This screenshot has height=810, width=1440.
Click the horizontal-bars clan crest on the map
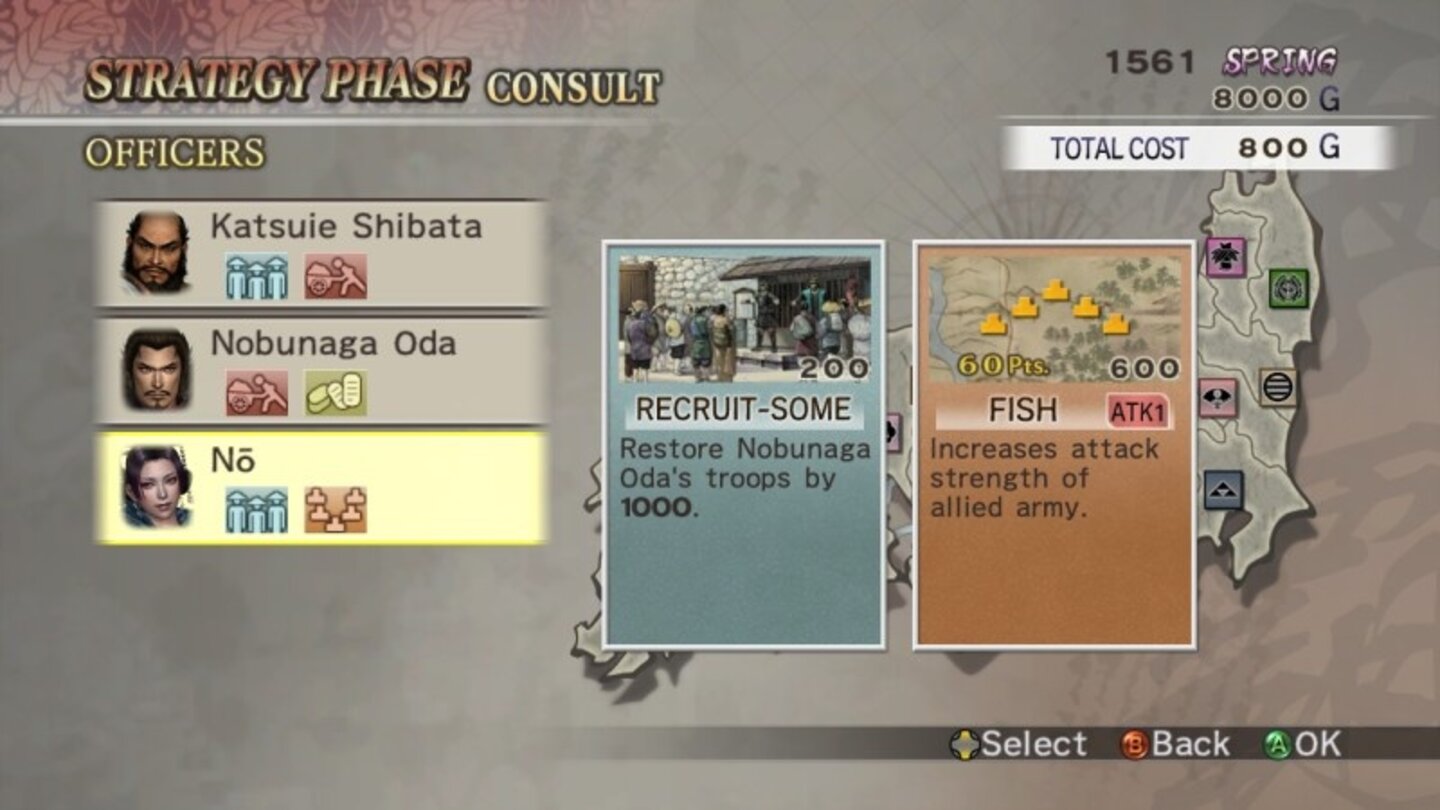[1278, 386]
